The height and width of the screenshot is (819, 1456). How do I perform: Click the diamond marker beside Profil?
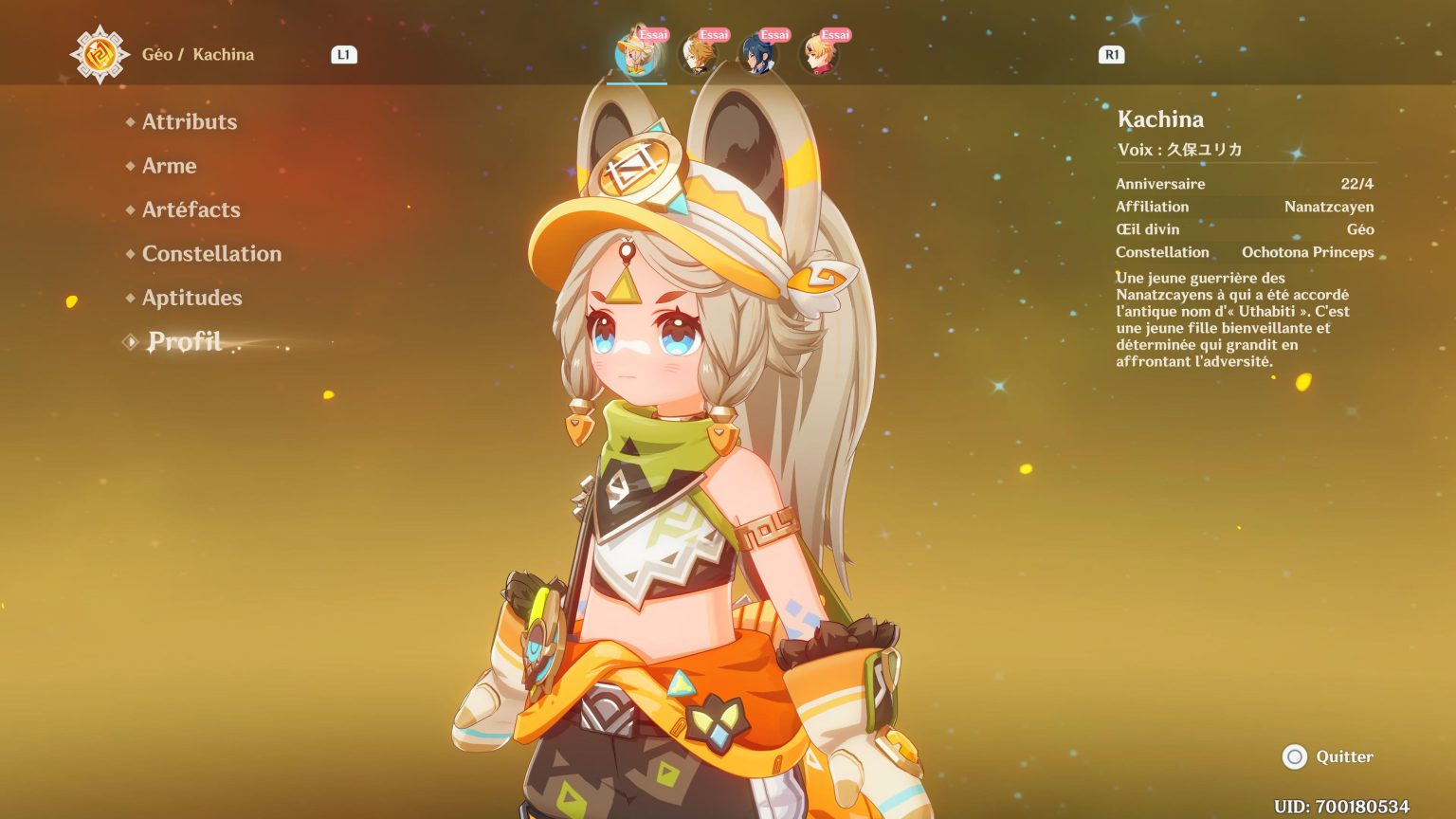(129, 341)
